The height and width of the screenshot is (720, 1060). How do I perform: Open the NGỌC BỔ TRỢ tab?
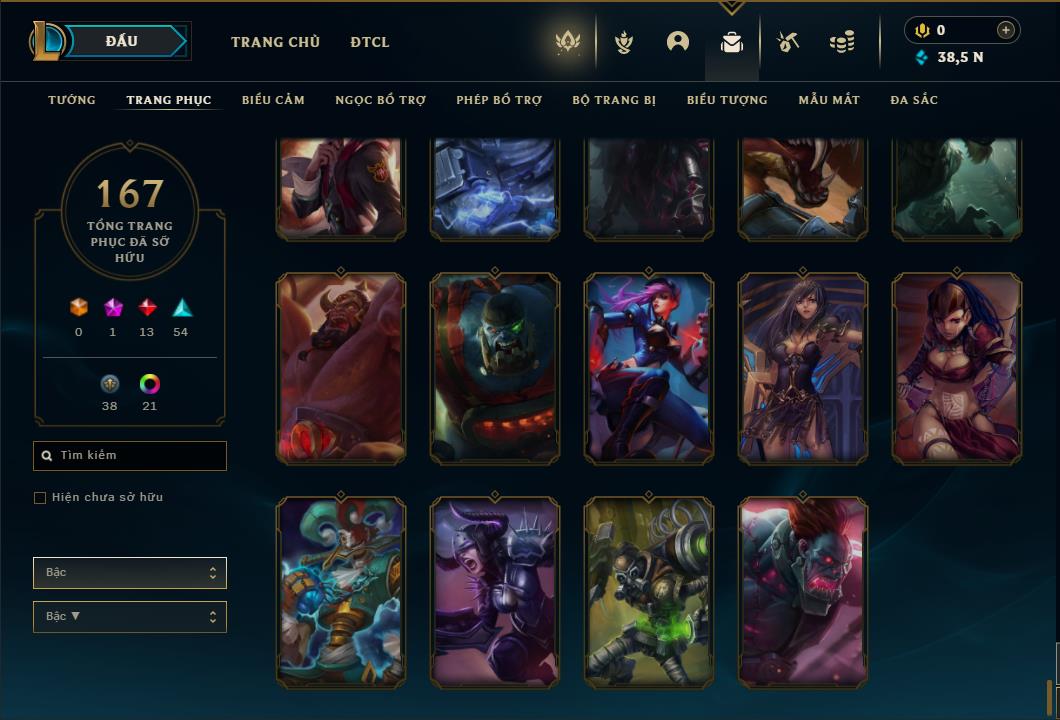click(x=380, y=100)
